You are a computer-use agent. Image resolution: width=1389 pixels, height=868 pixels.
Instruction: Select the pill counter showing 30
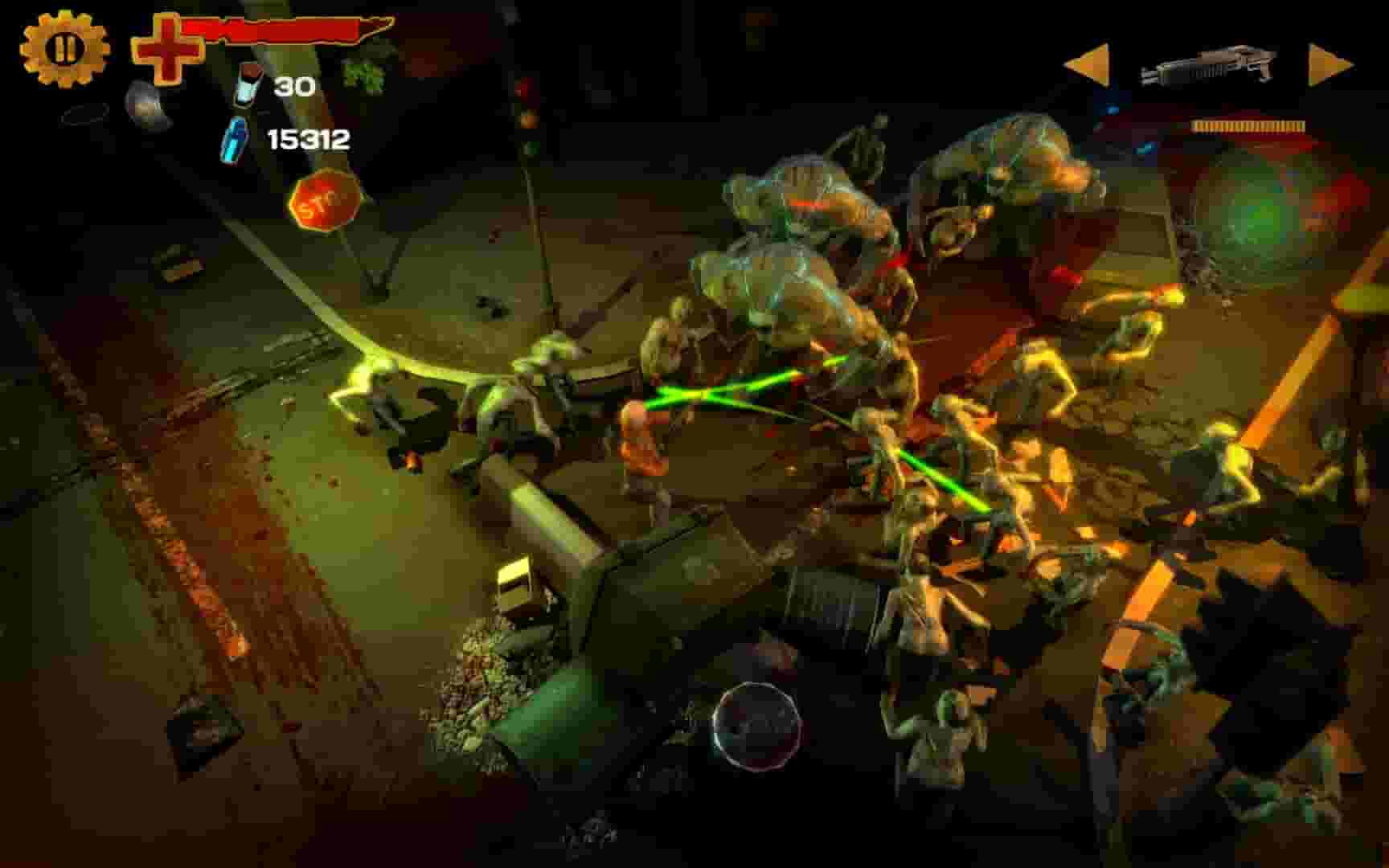coord(294,85)
